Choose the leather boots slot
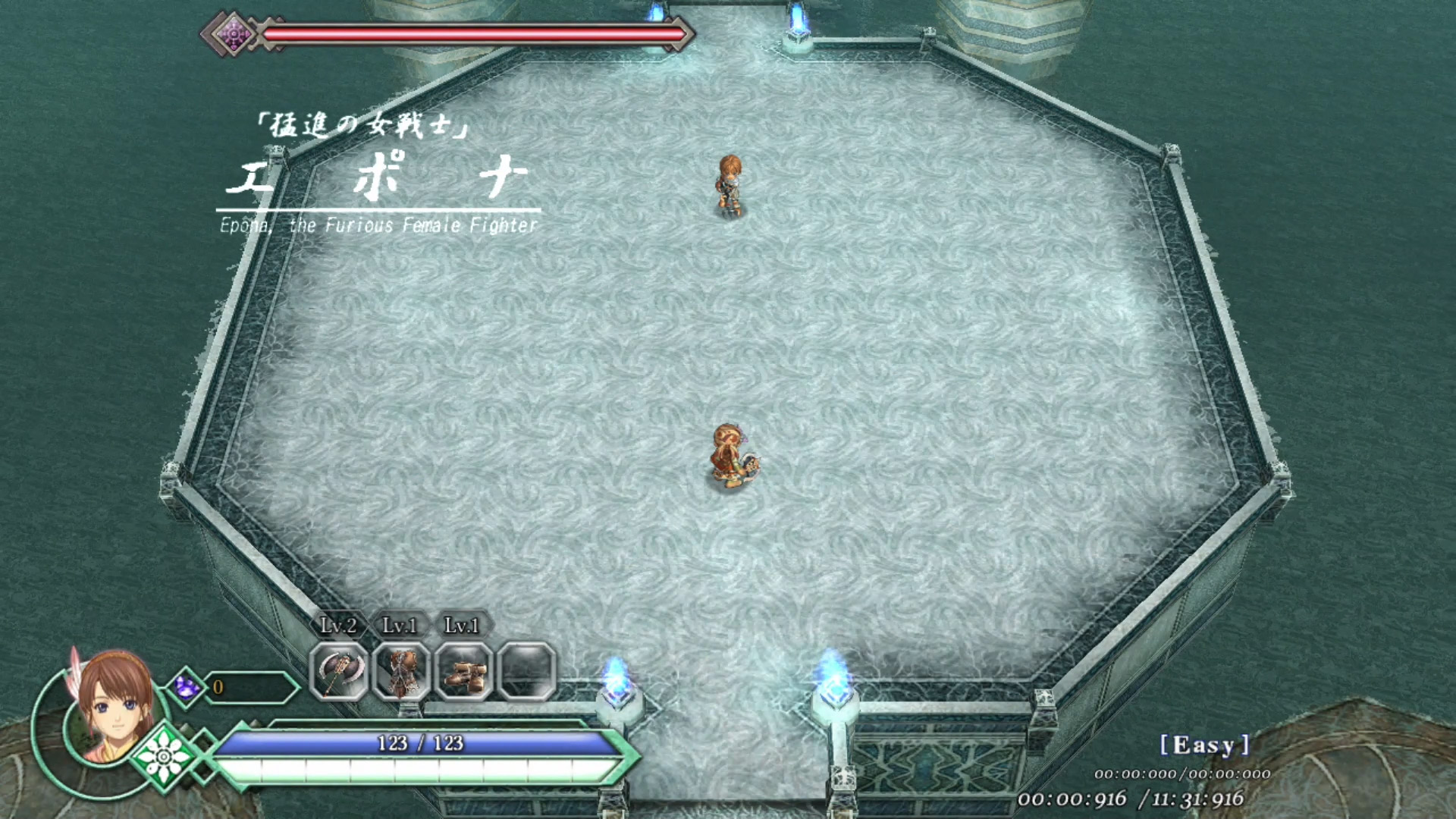Screen dimensions: 1456x819 (x=463, y=672)
